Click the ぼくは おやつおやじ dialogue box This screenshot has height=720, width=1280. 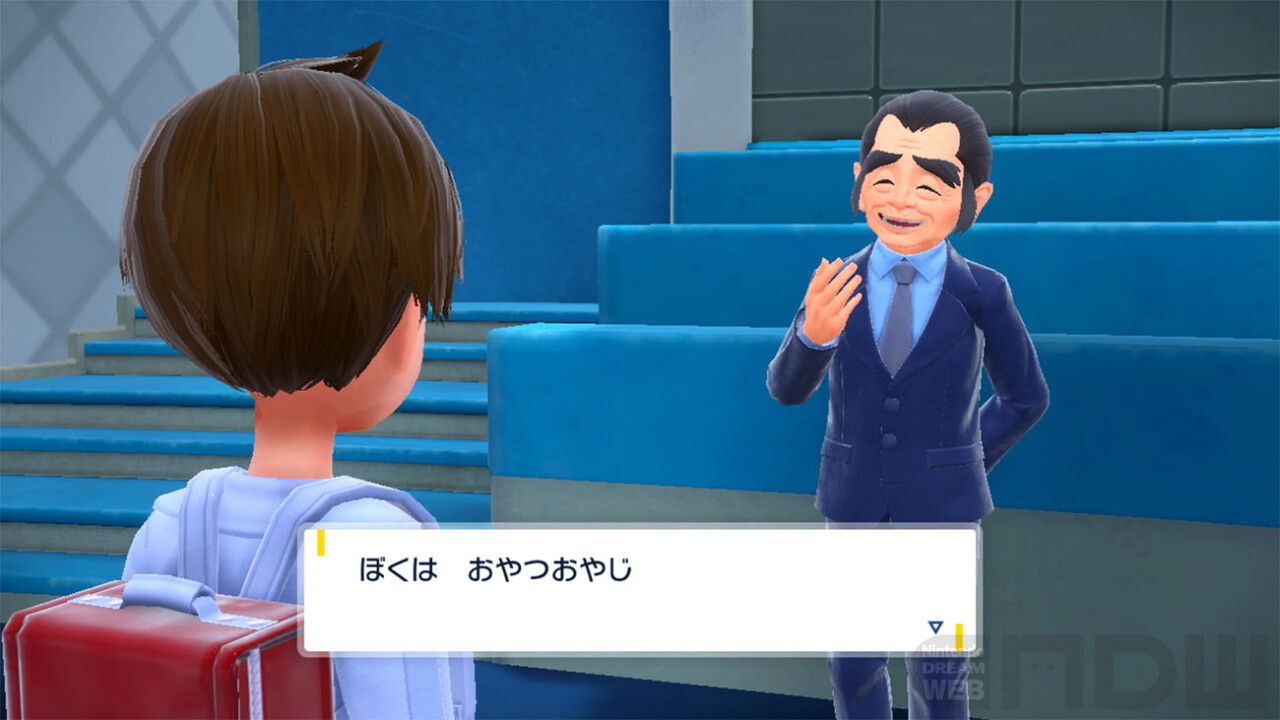click(640, 589)
